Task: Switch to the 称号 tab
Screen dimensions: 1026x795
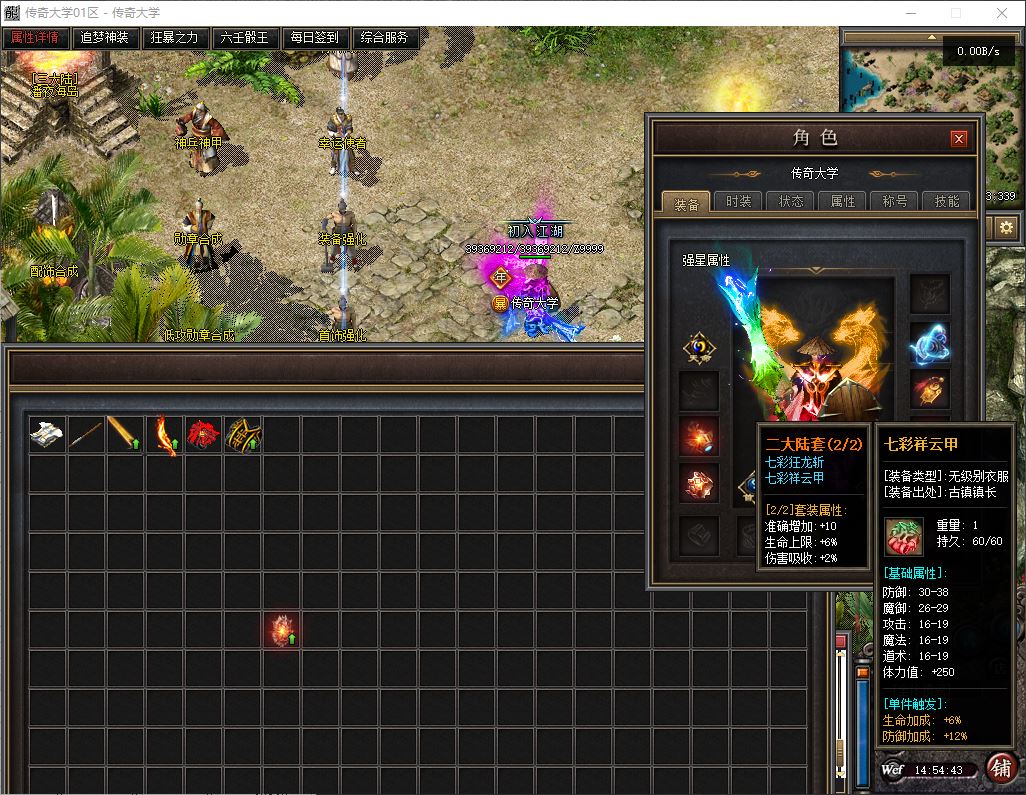Action: [895, 201]
